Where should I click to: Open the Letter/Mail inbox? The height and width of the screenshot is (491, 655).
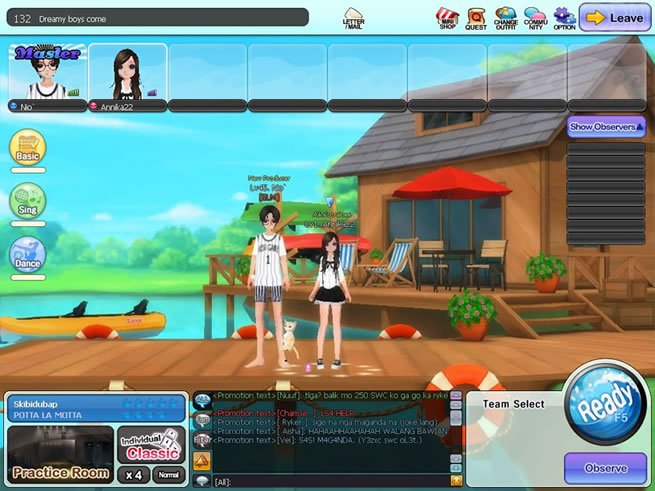tap(353, 17)
